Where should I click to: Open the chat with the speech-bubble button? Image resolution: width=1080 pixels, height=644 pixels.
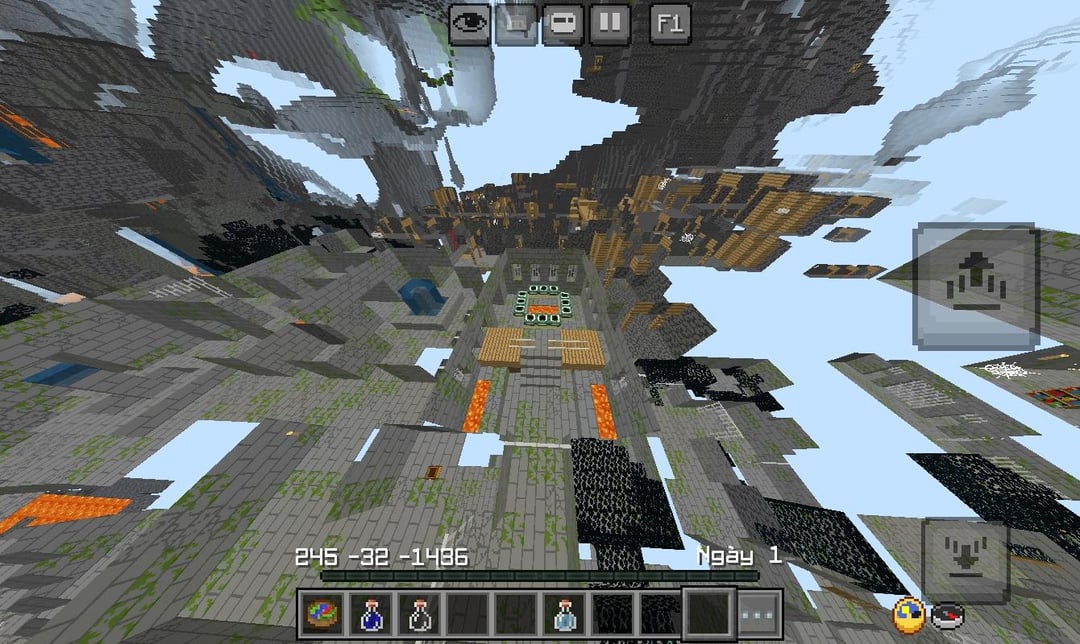562,23
